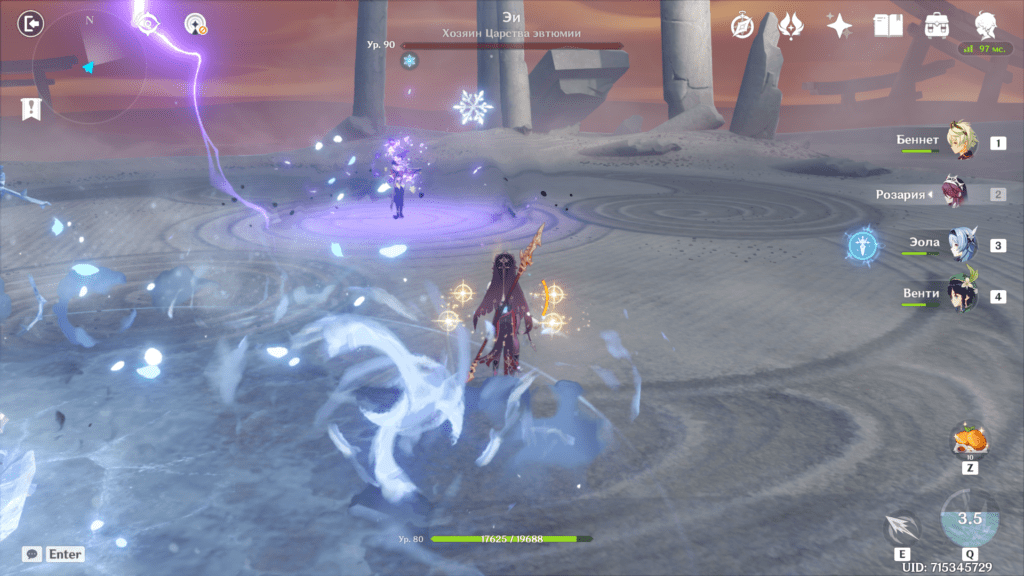Screen dimensions: 1024x576
Task: Open the Adventurer Handbook book icon
Action: (x=887, y=26)
